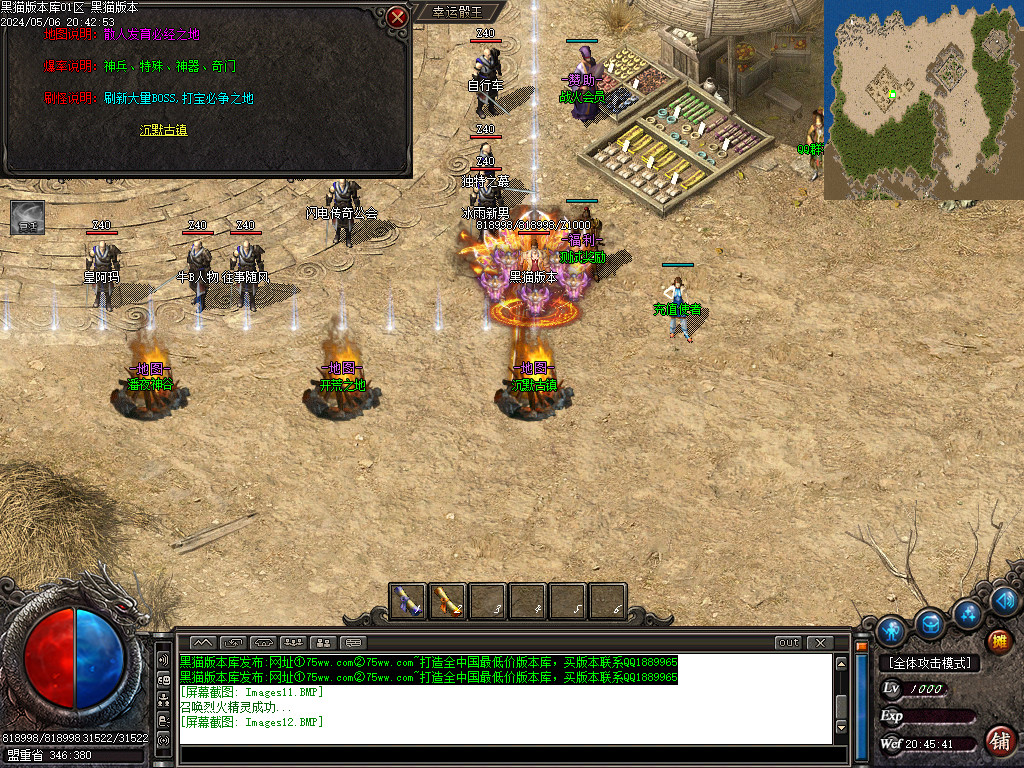Switch the 全体攻击模式 attack mode

[x=929, y=663]
